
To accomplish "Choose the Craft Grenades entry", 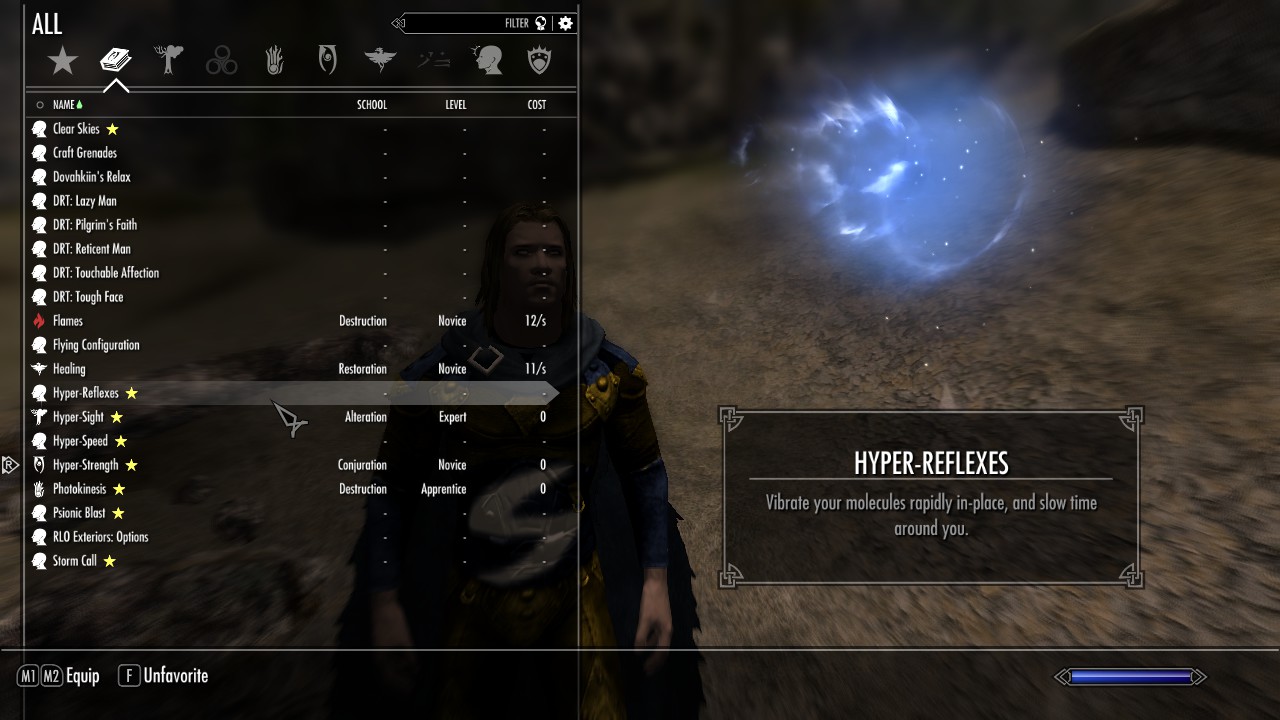I will (84, 153).
